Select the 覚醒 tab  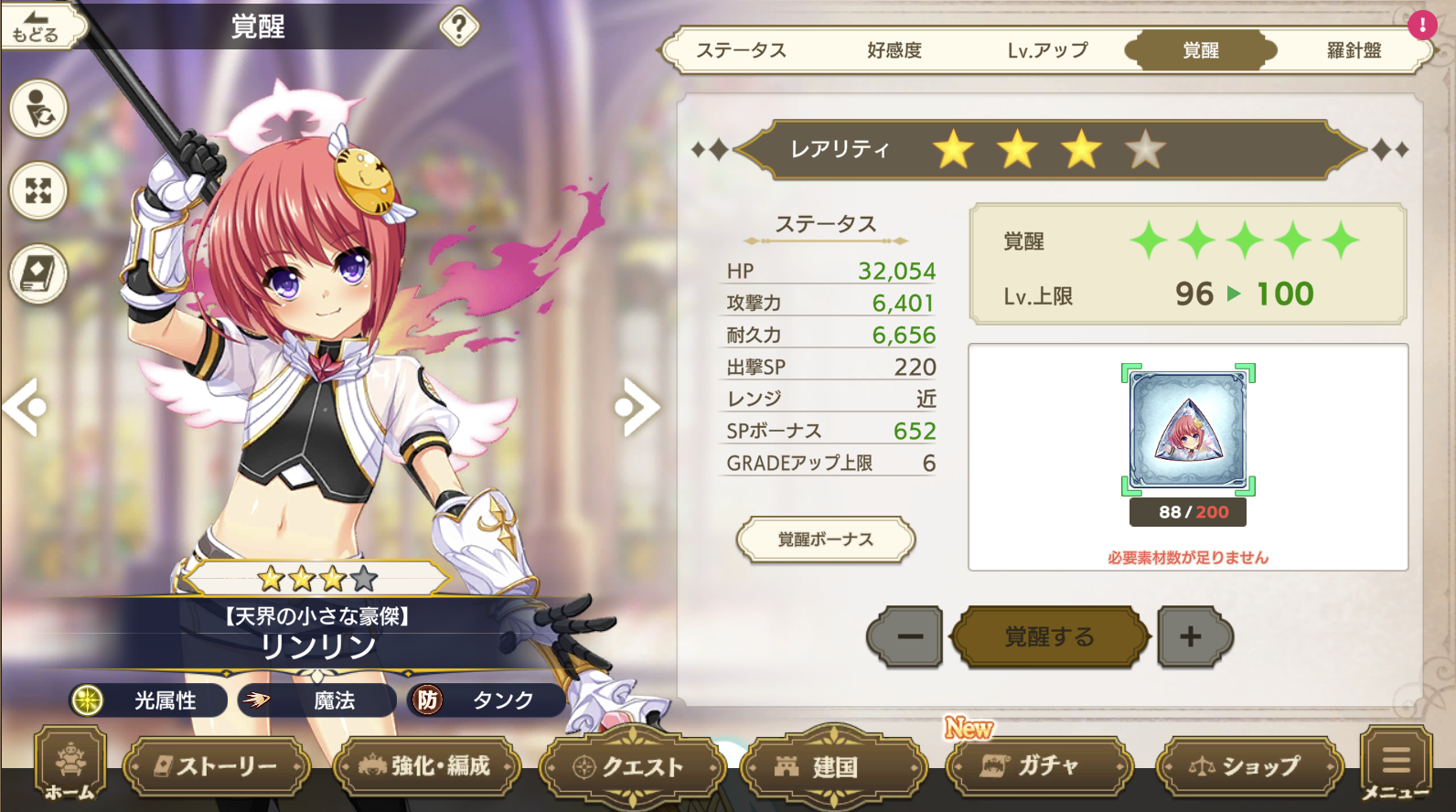click(1200, 50)
